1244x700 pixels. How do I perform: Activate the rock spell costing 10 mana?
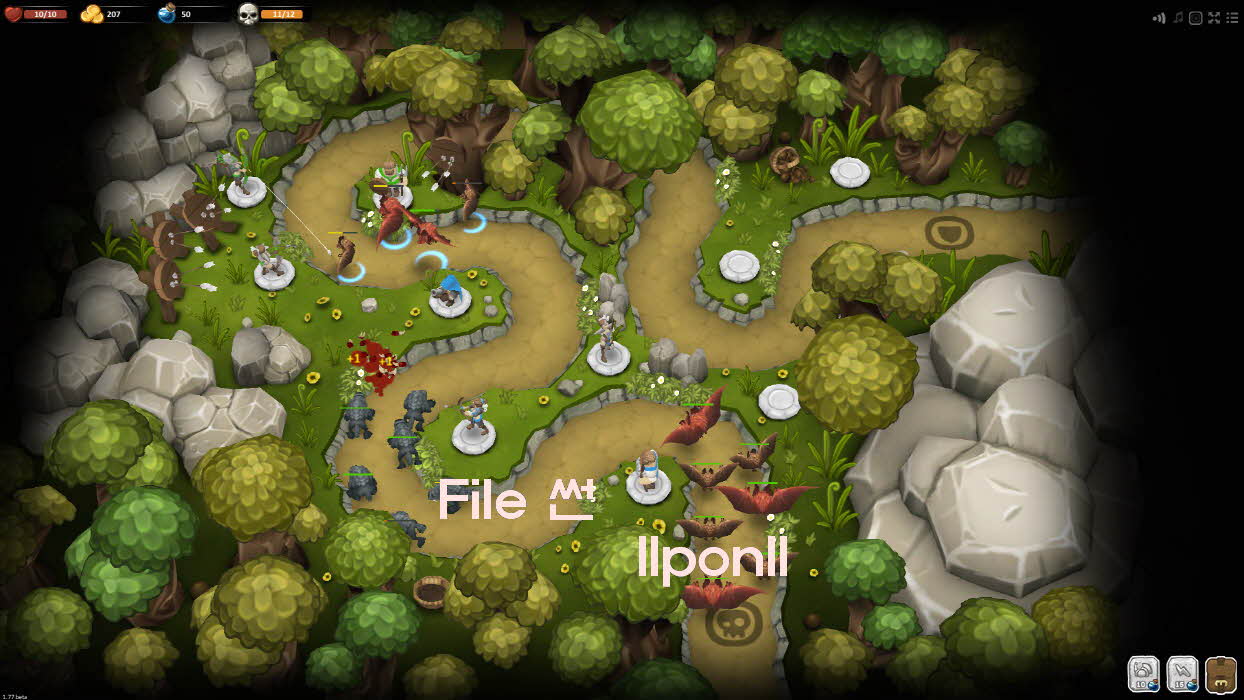1144,673
